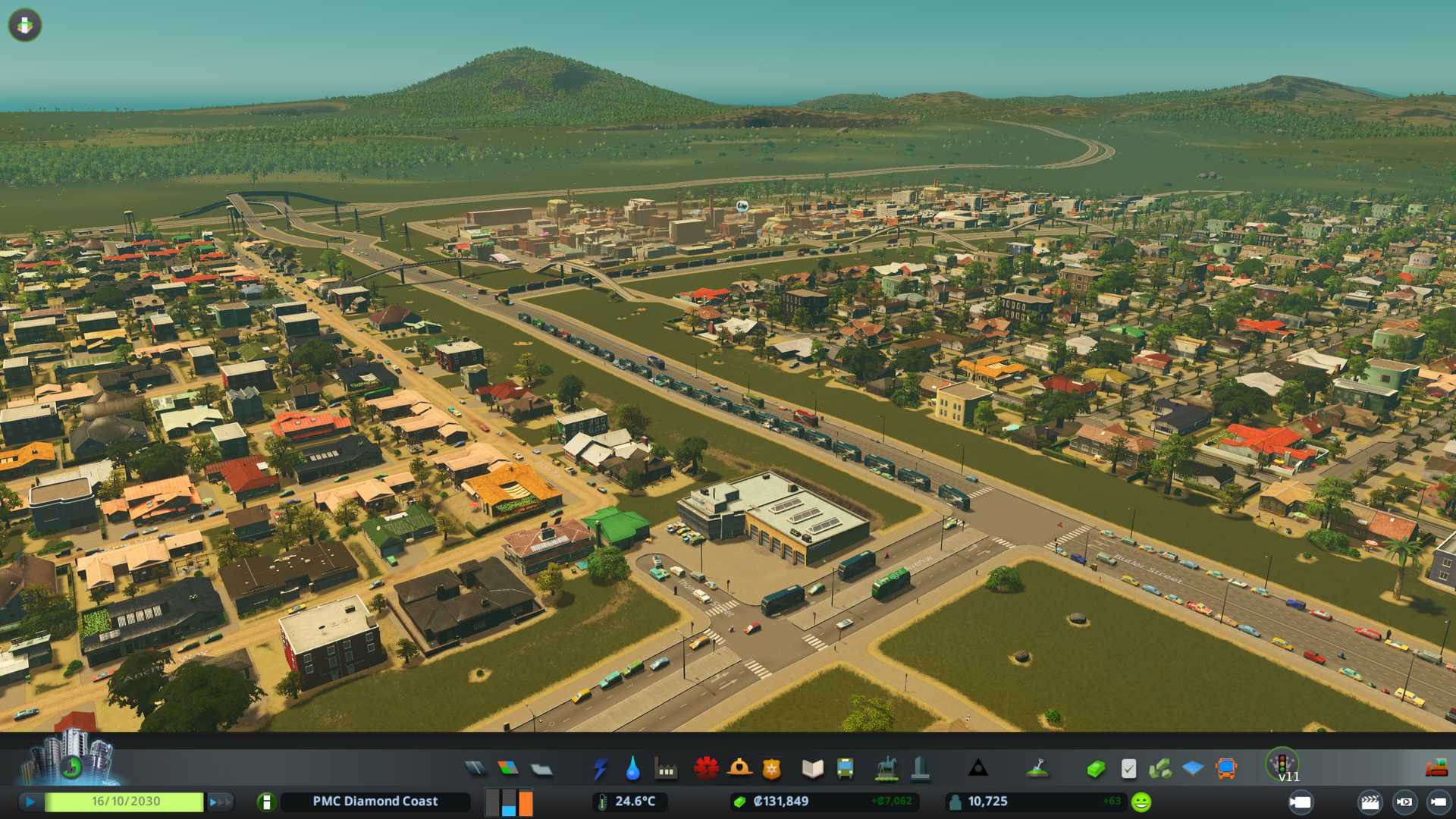
Task: Open Water and Sewage droplet menu
Action: click(632, 769)
